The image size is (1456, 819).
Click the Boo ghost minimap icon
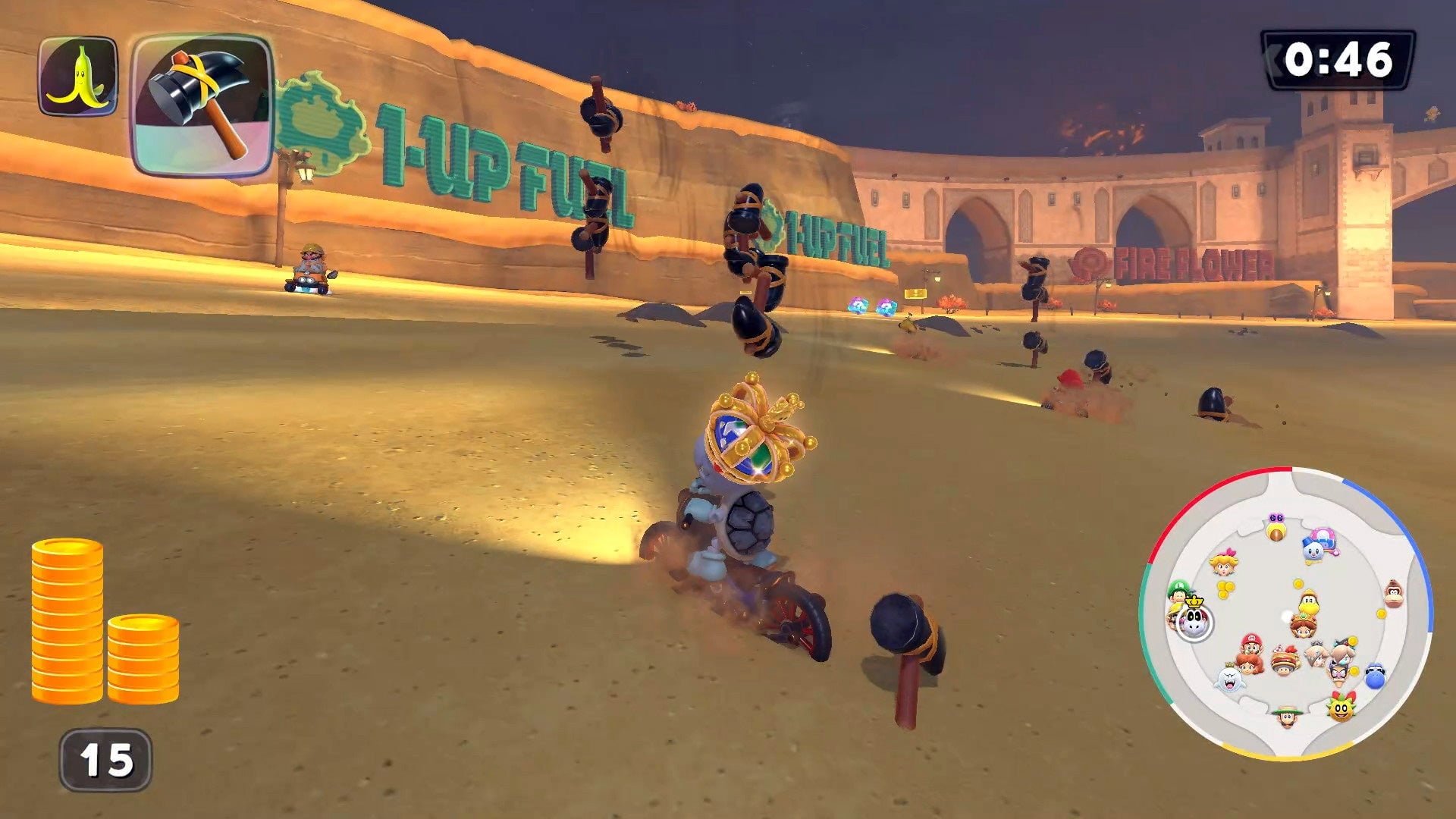coord(1230,680)
